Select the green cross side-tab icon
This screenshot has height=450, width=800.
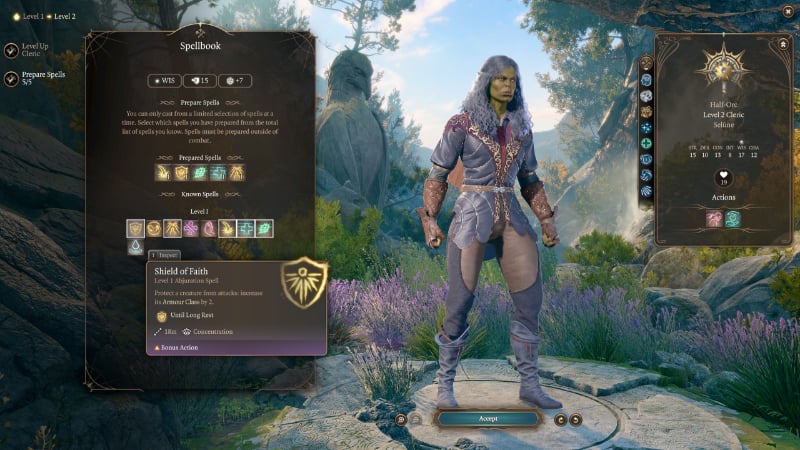[x=647, y=143]
